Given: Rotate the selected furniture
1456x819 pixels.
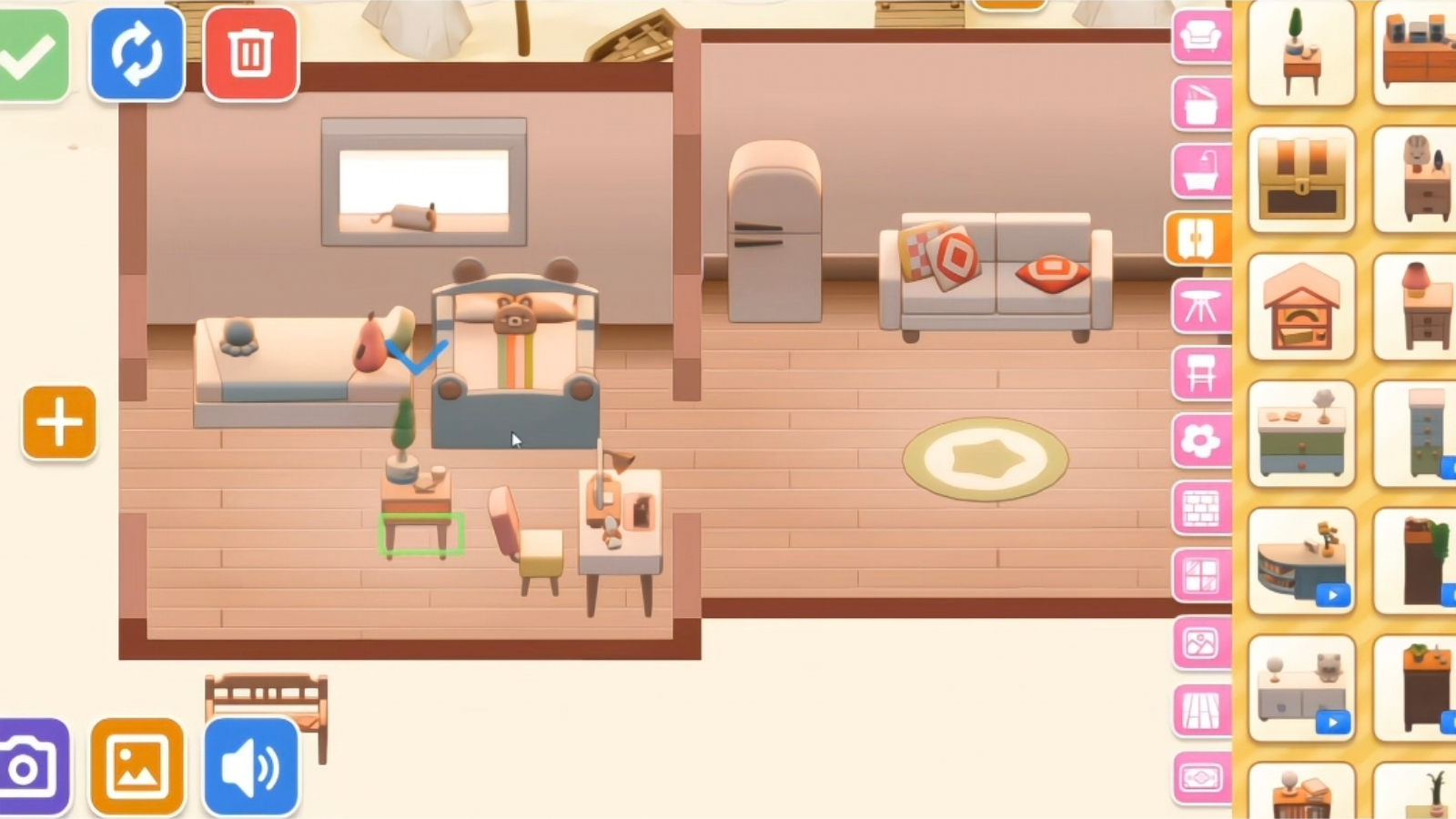Looking at the screenshot, I should coord(136,55).
